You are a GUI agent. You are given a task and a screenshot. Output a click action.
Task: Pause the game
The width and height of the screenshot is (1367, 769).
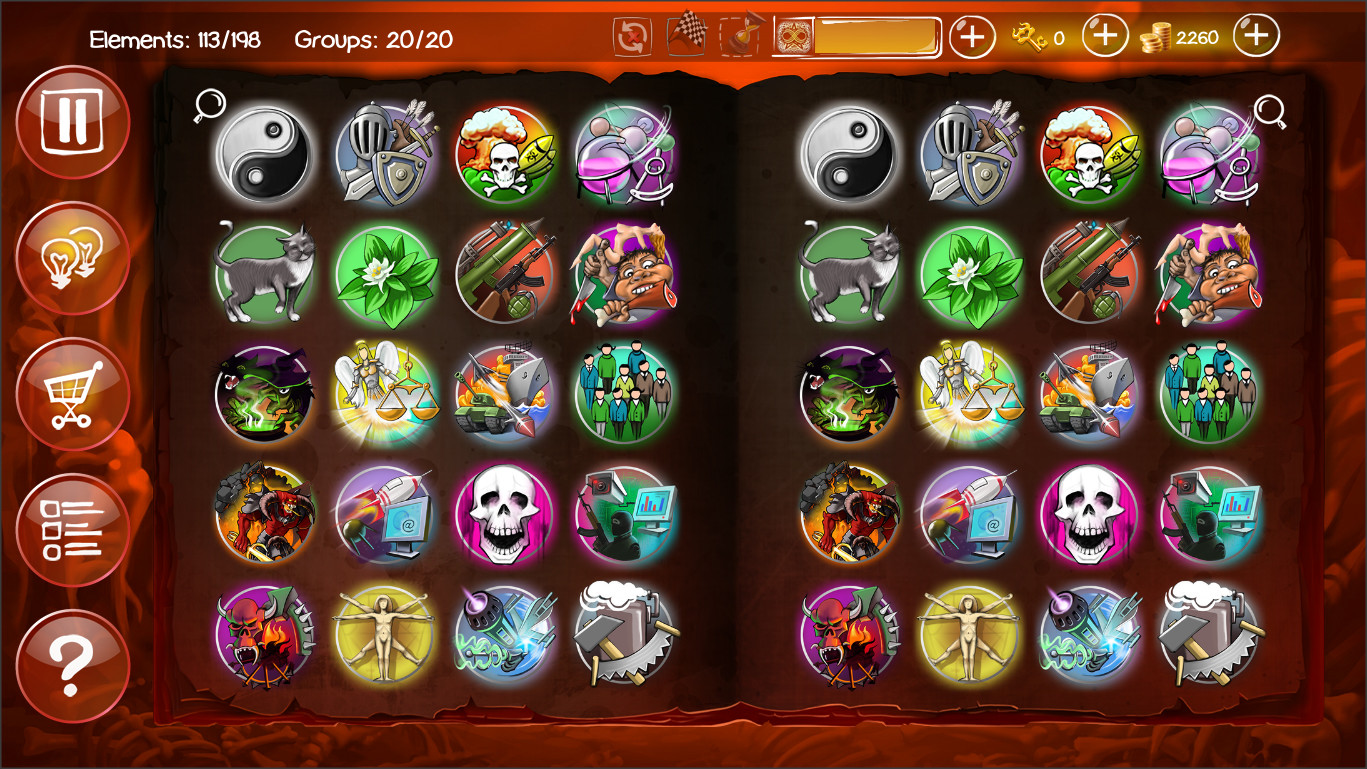coord(71,120)
